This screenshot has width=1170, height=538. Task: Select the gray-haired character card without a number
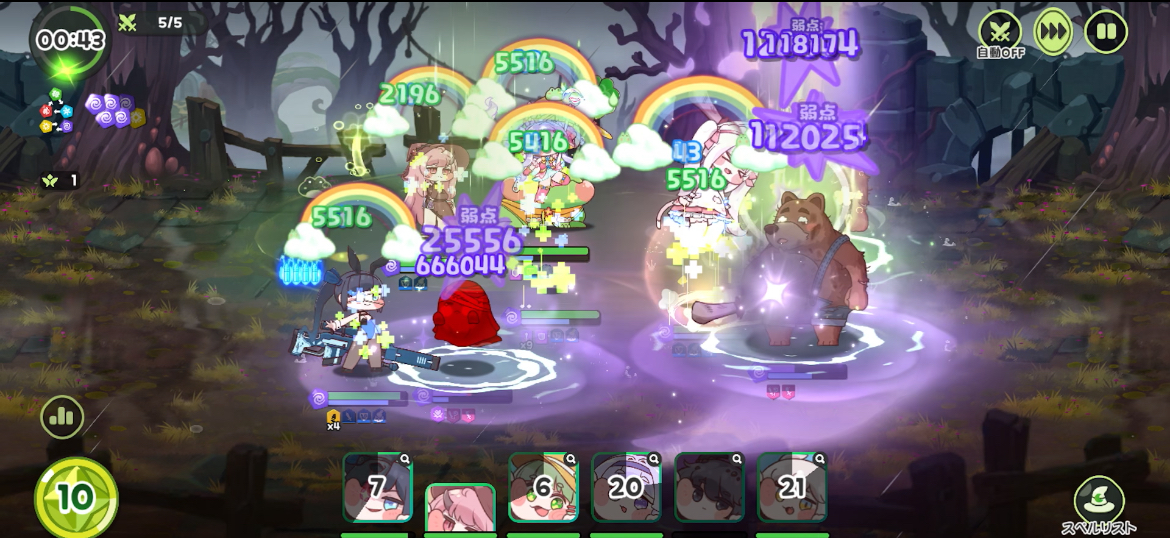709,487
